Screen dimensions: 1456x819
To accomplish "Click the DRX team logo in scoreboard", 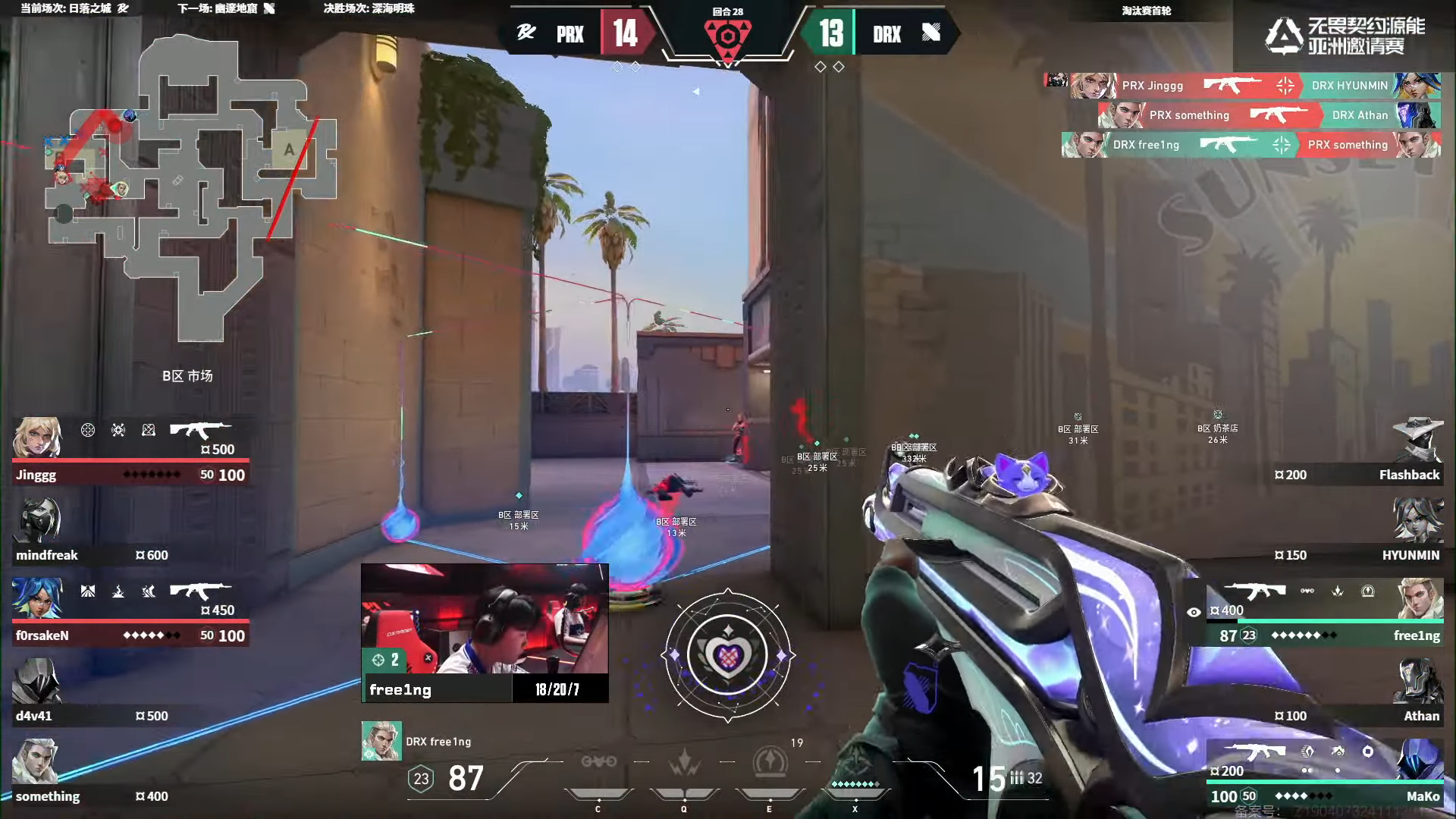I will click(931, 33).
